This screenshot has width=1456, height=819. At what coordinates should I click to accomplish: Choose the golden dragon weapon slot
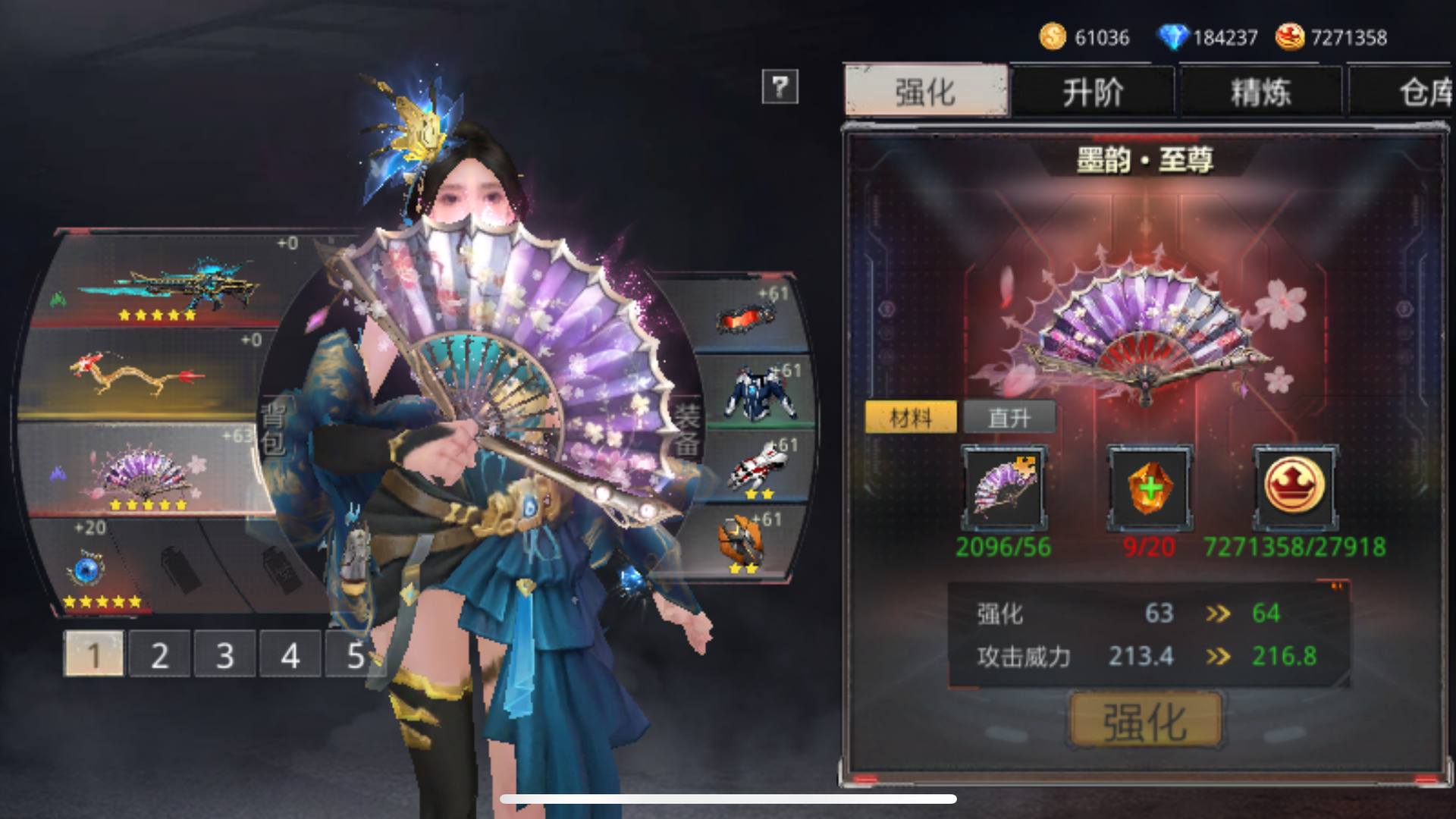click(140, 375)
